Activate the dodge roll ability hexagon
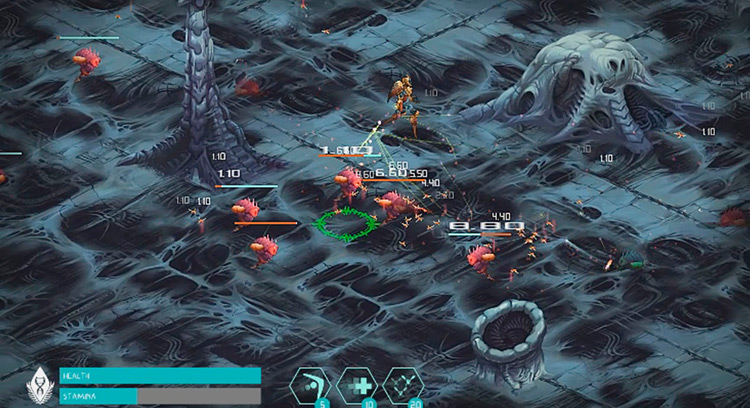This screenshot has height=408, width=750. point(311,385)
